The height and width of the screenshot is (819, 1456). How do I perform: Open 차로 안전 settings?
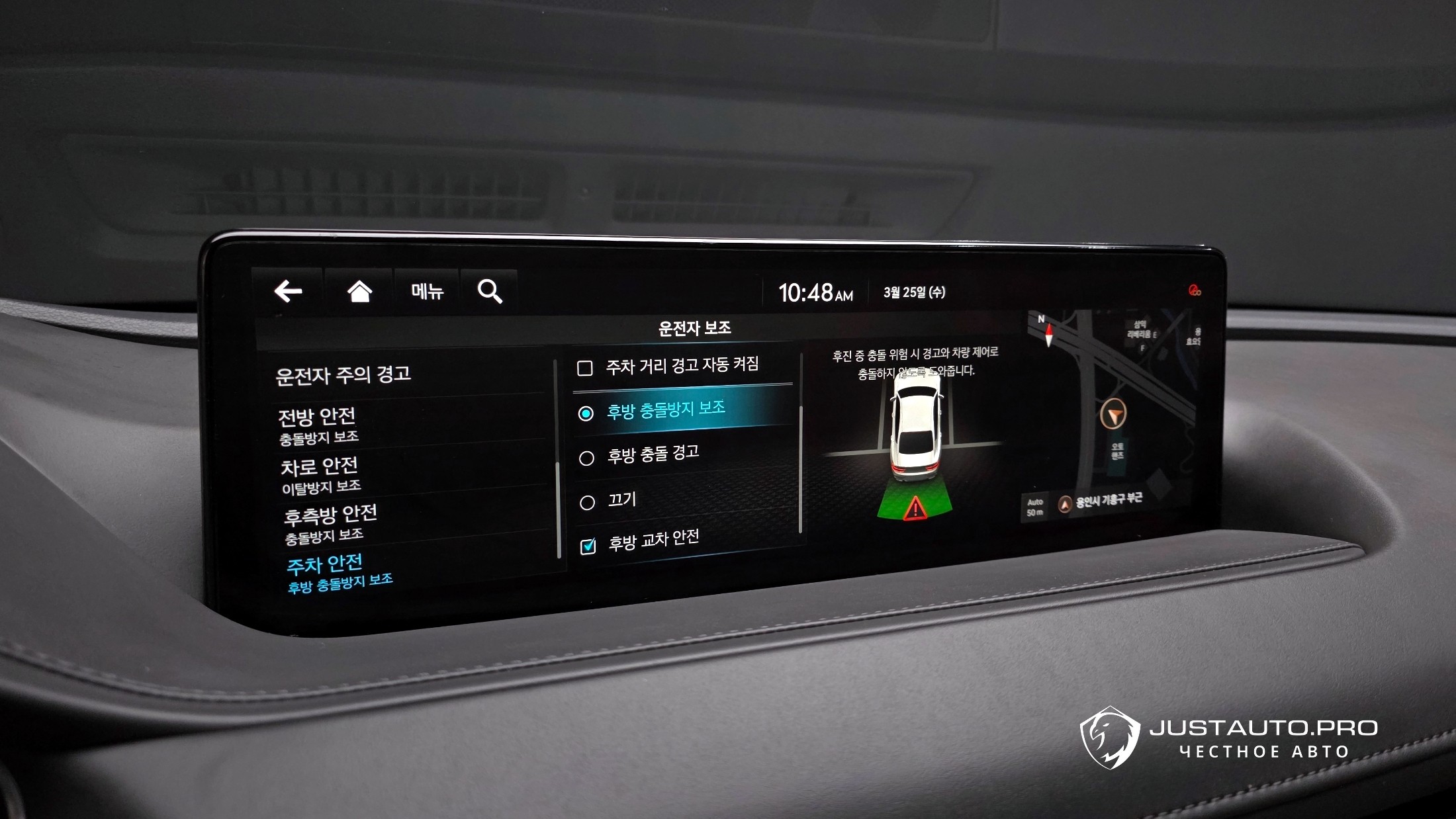pyautogui.click(x=320, y=474)
